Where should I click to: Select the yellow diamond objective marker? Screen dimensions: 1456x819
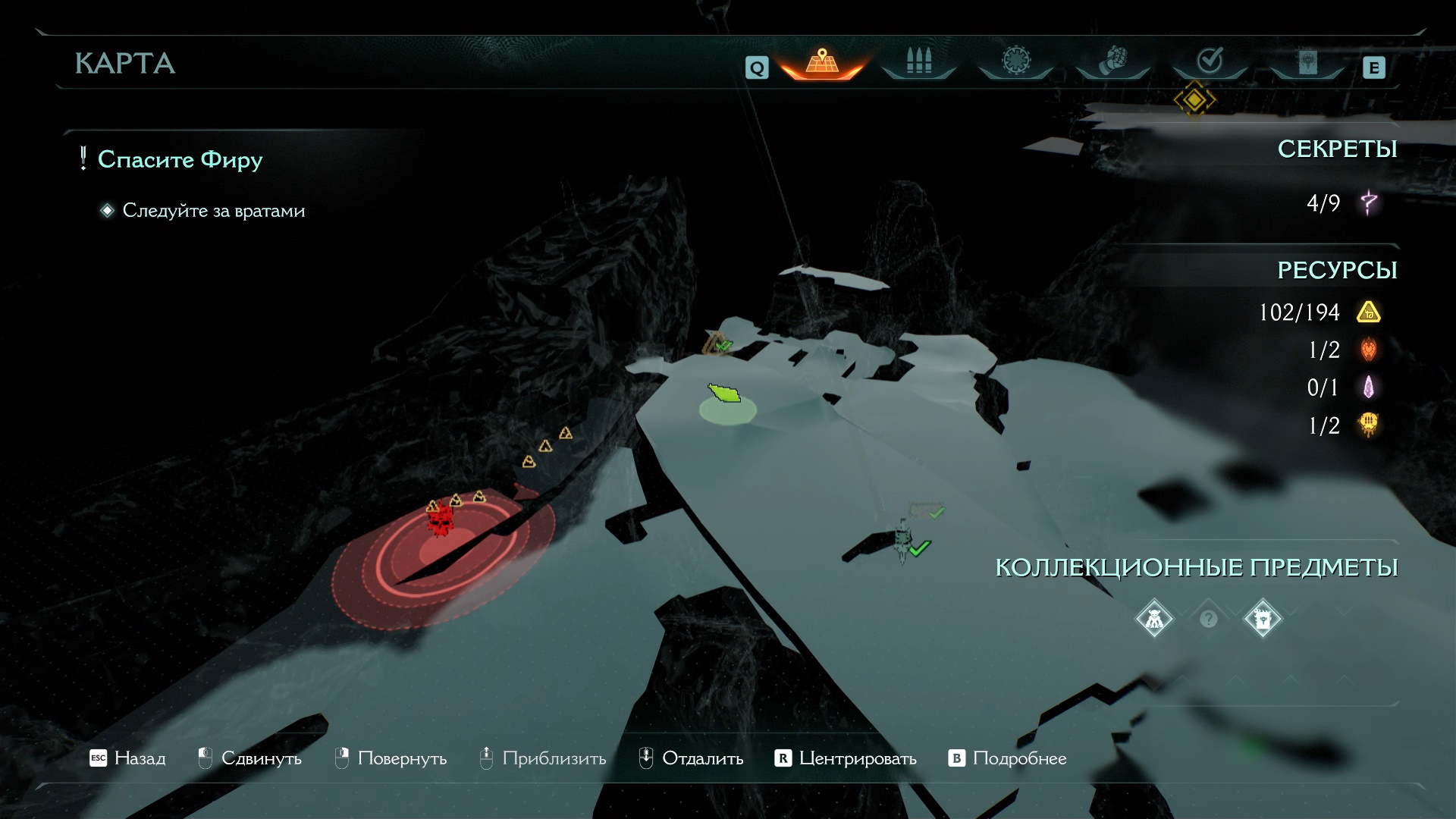[x=1194, y=99]
